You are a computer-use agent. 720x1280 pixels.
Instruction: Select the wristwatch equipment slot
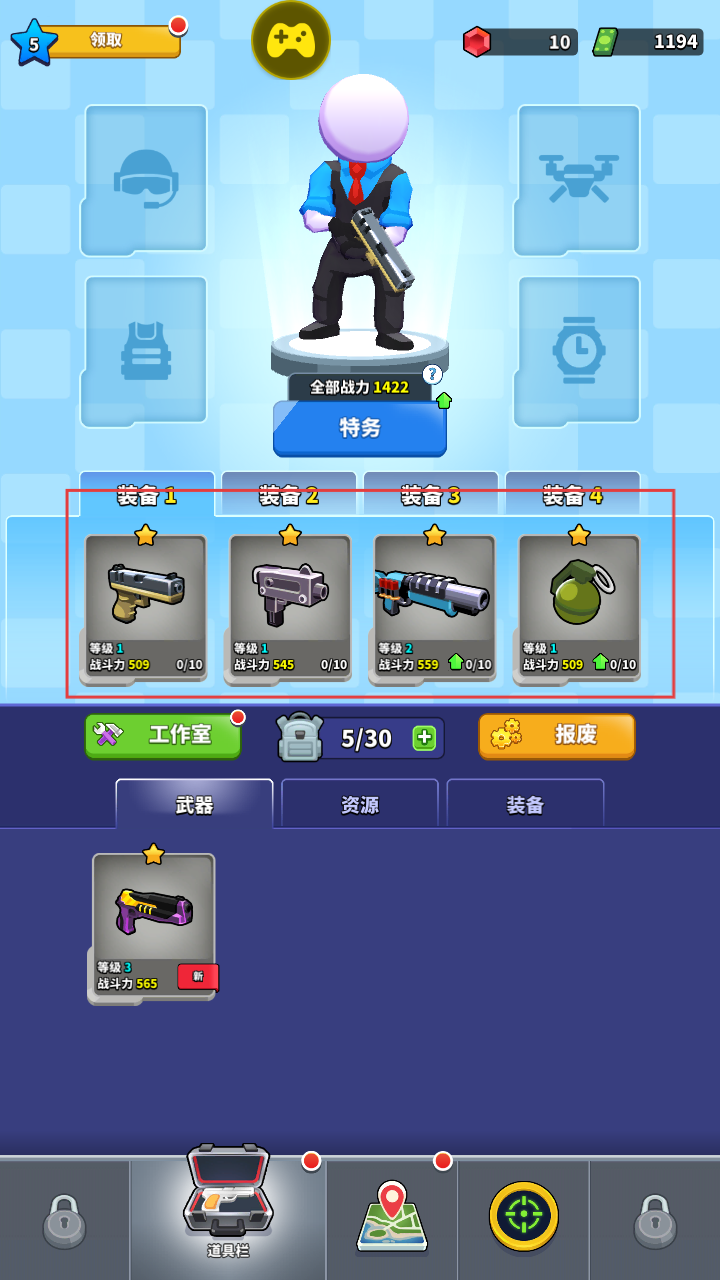(x=578, y=350)
